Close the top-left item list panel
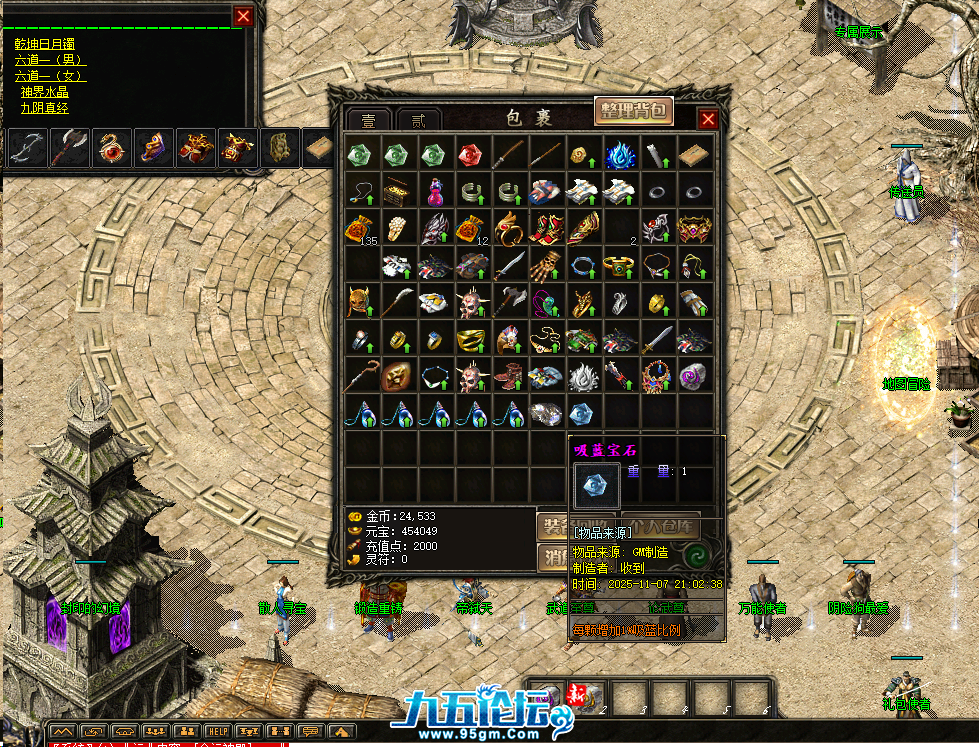 pyautogui.click(x=243, y=16)
